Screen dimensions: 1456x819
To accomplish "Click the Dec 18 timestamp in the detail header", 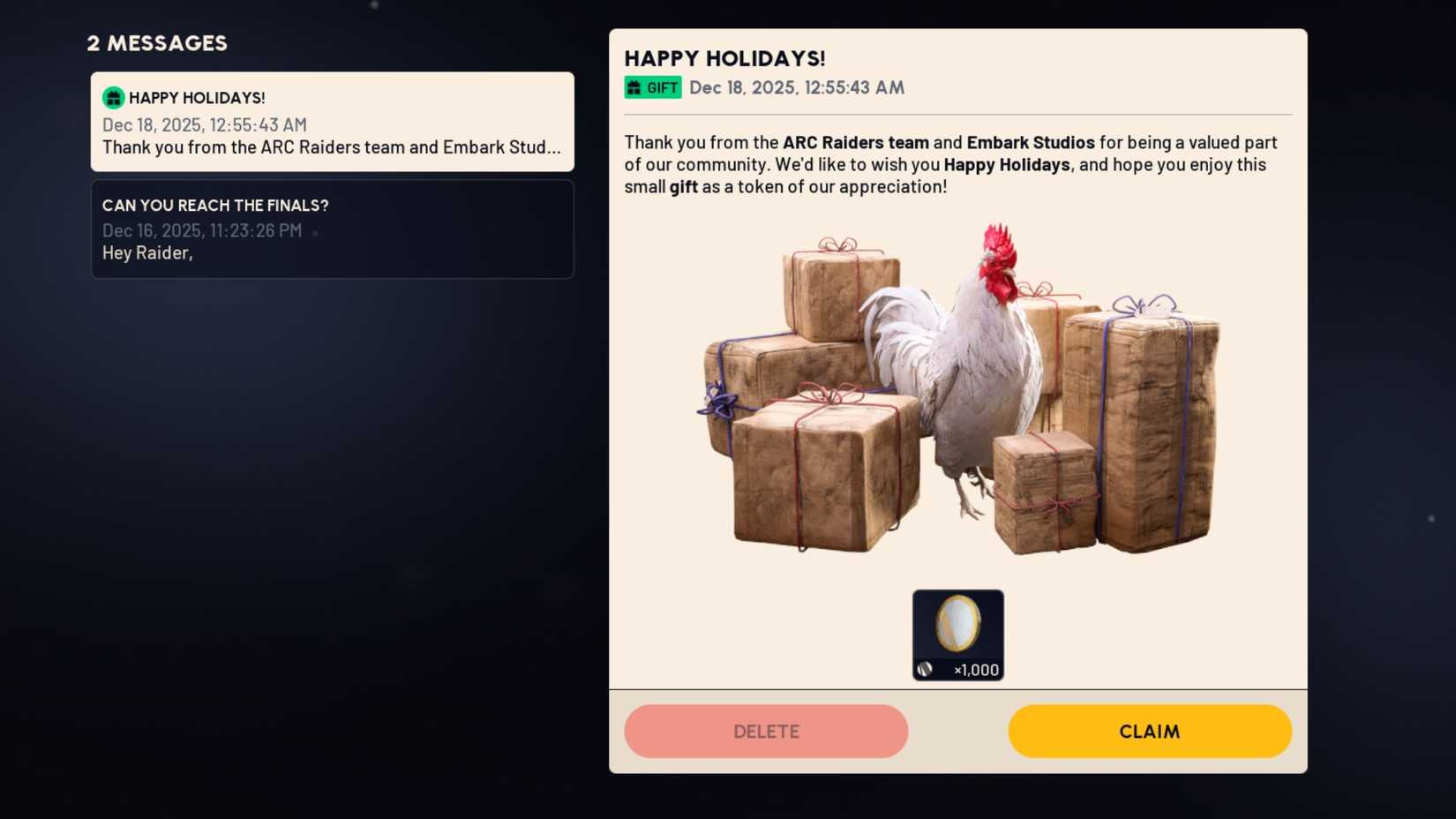I will (x=796, y=87).
